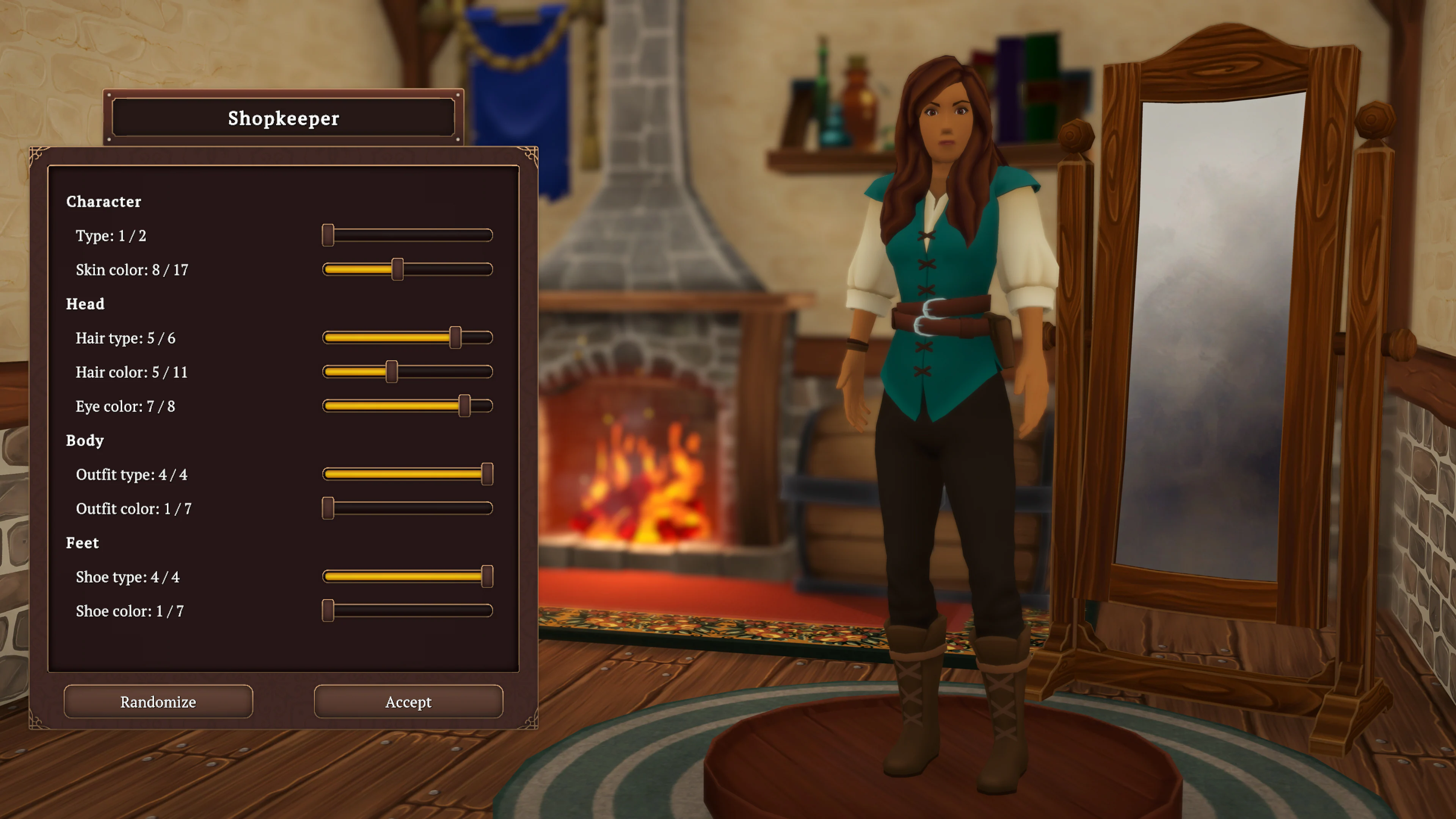
Task: Click the Head section header
Action: coord(85,304)
